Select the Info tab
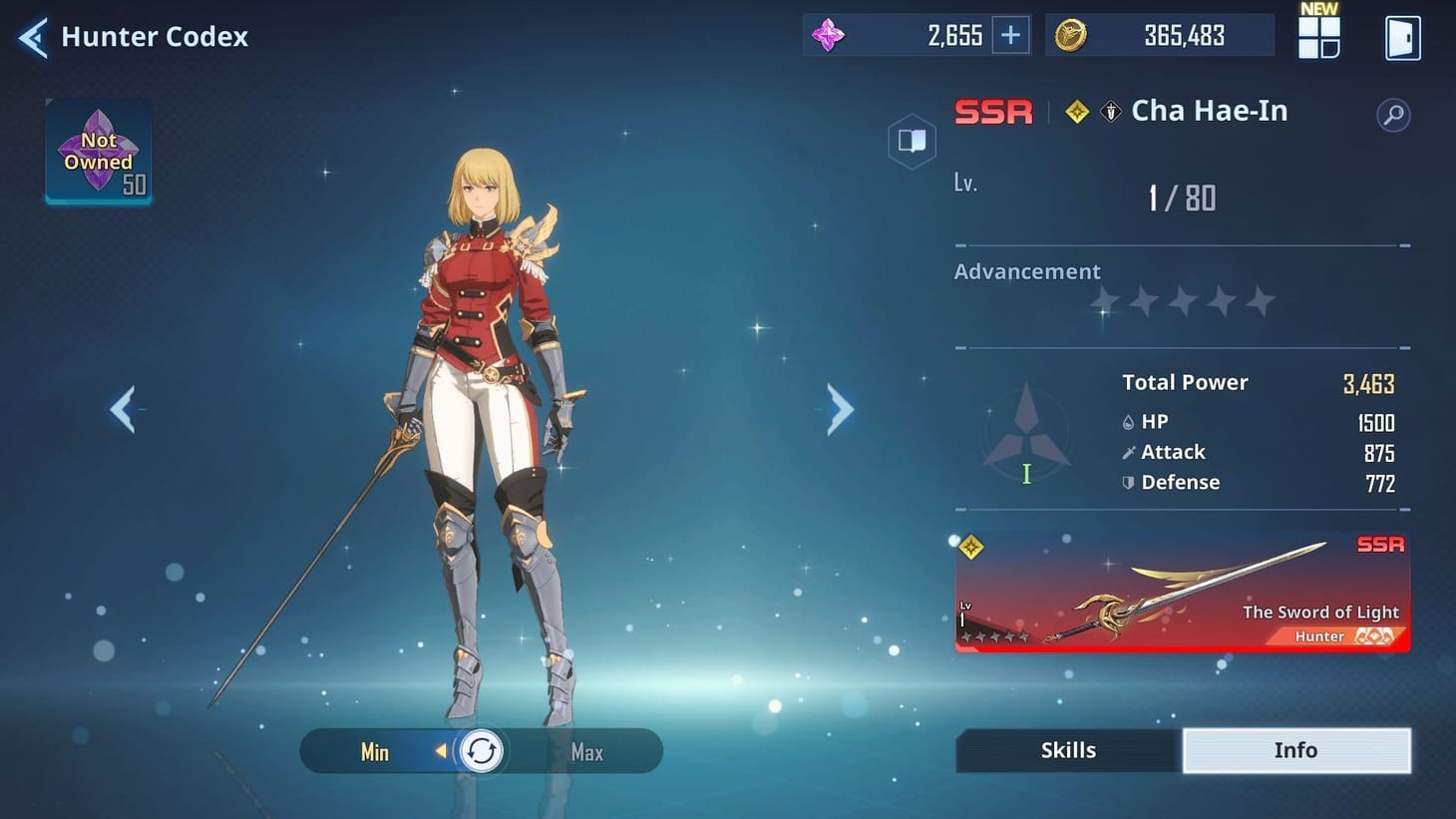Viewport: 1456px width, 819px height. [1296, 749]
